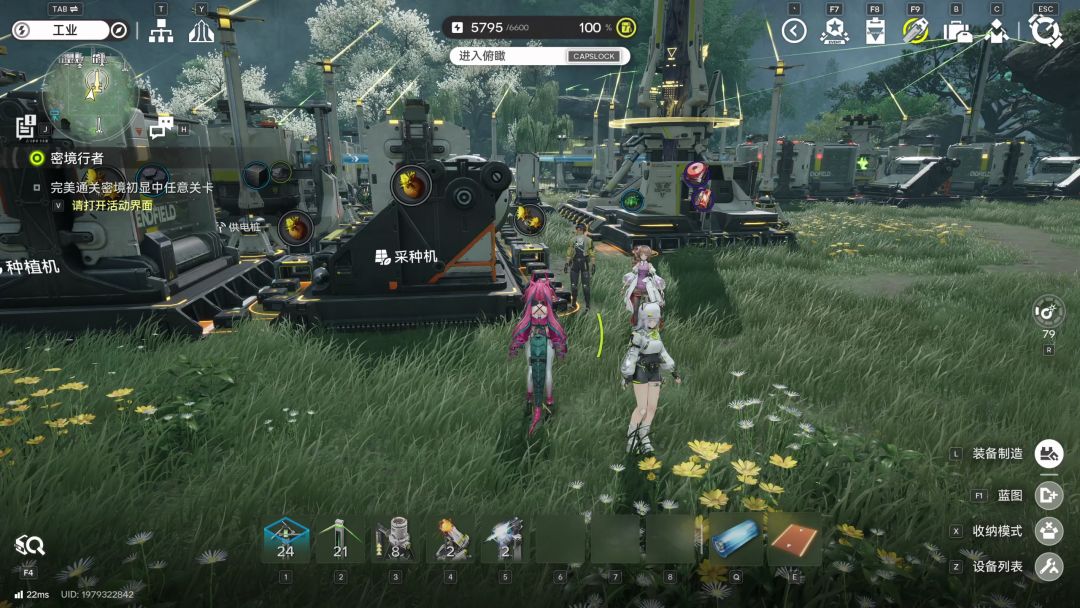
Task: Select hotbar item with count 21
Action: 340,540
